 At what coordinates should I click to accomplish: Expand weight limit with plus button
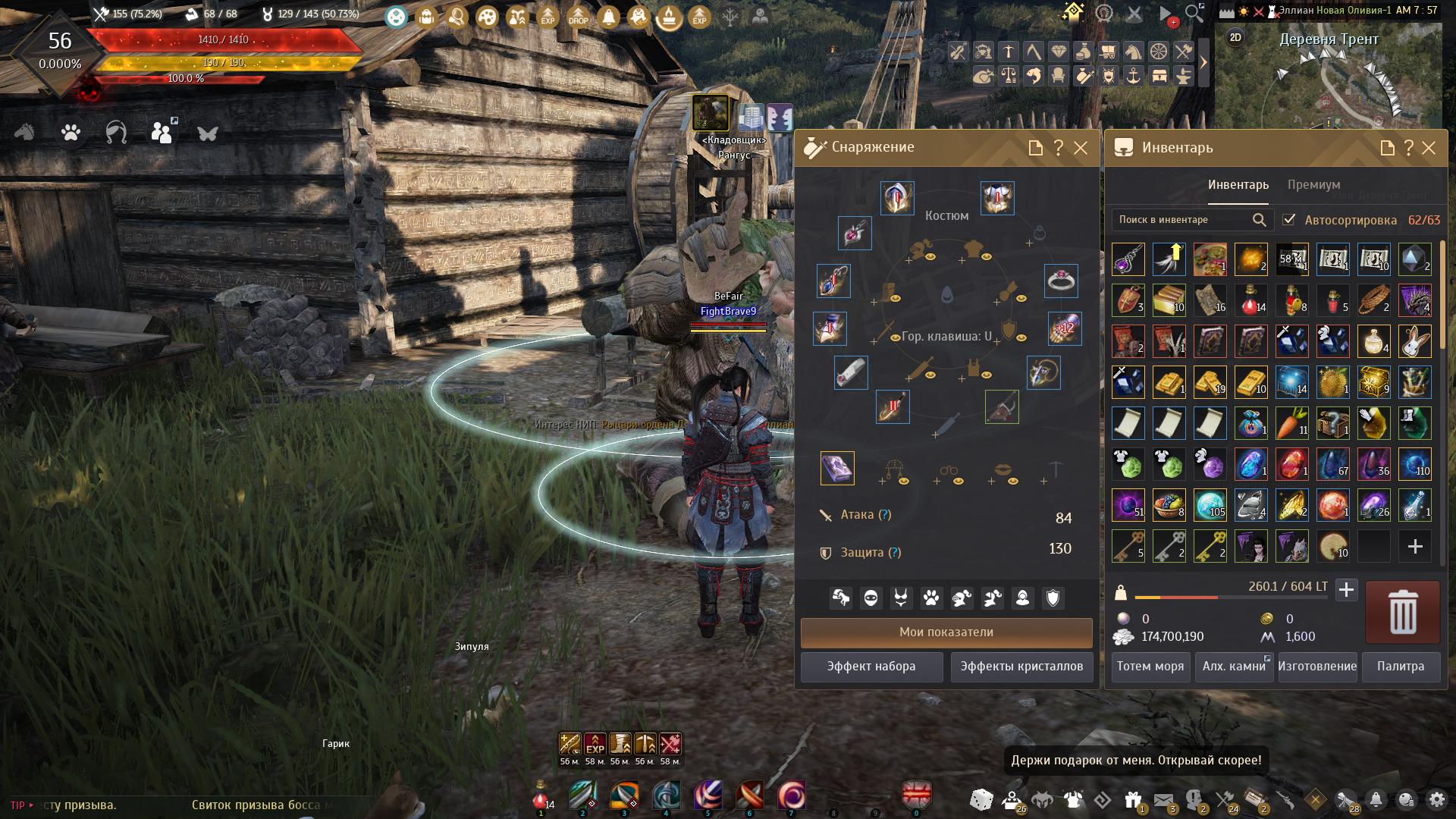[1346, 589]
